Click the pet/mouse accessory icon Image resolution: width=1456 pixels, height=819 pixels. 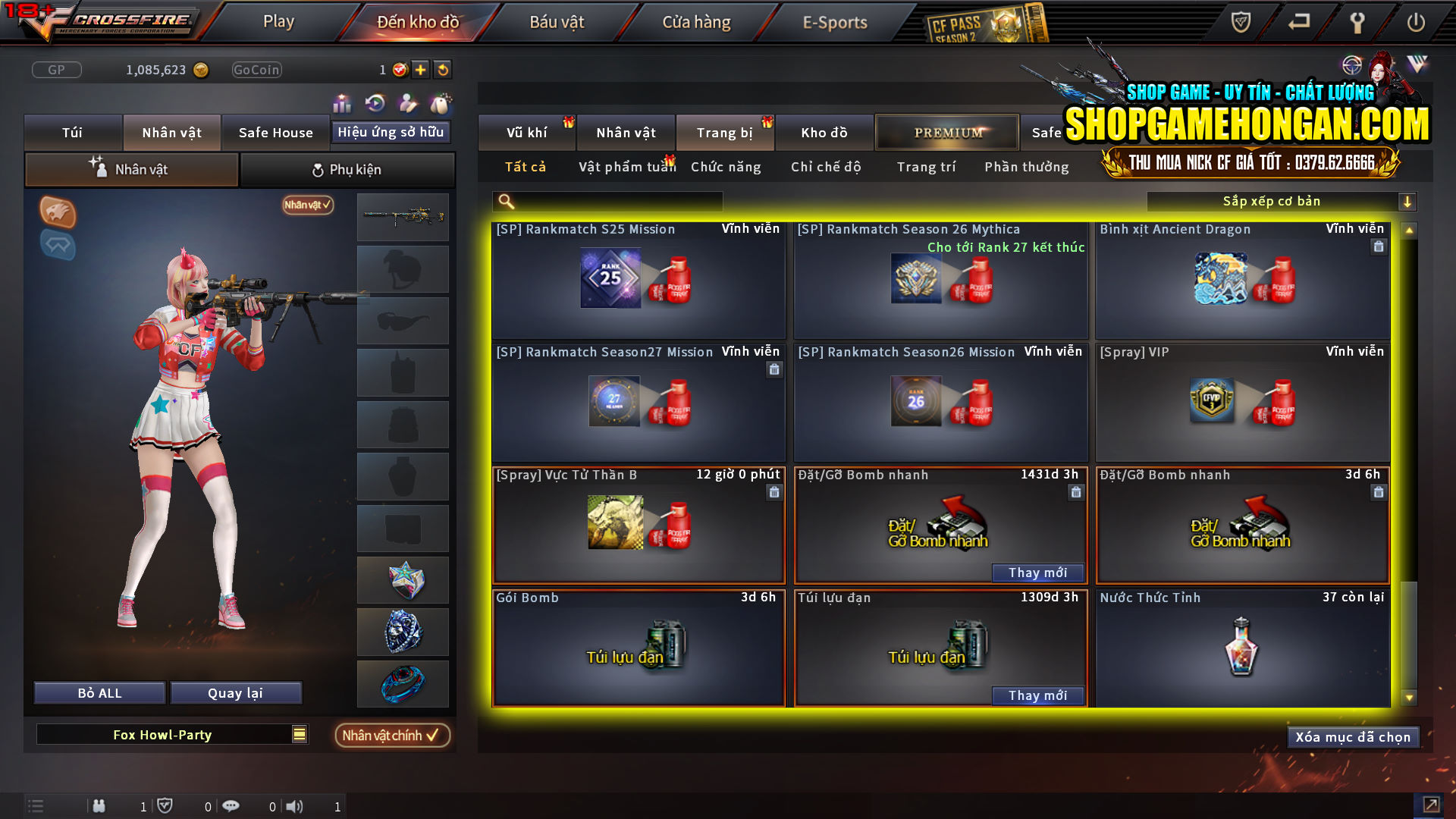pos(441,104)
